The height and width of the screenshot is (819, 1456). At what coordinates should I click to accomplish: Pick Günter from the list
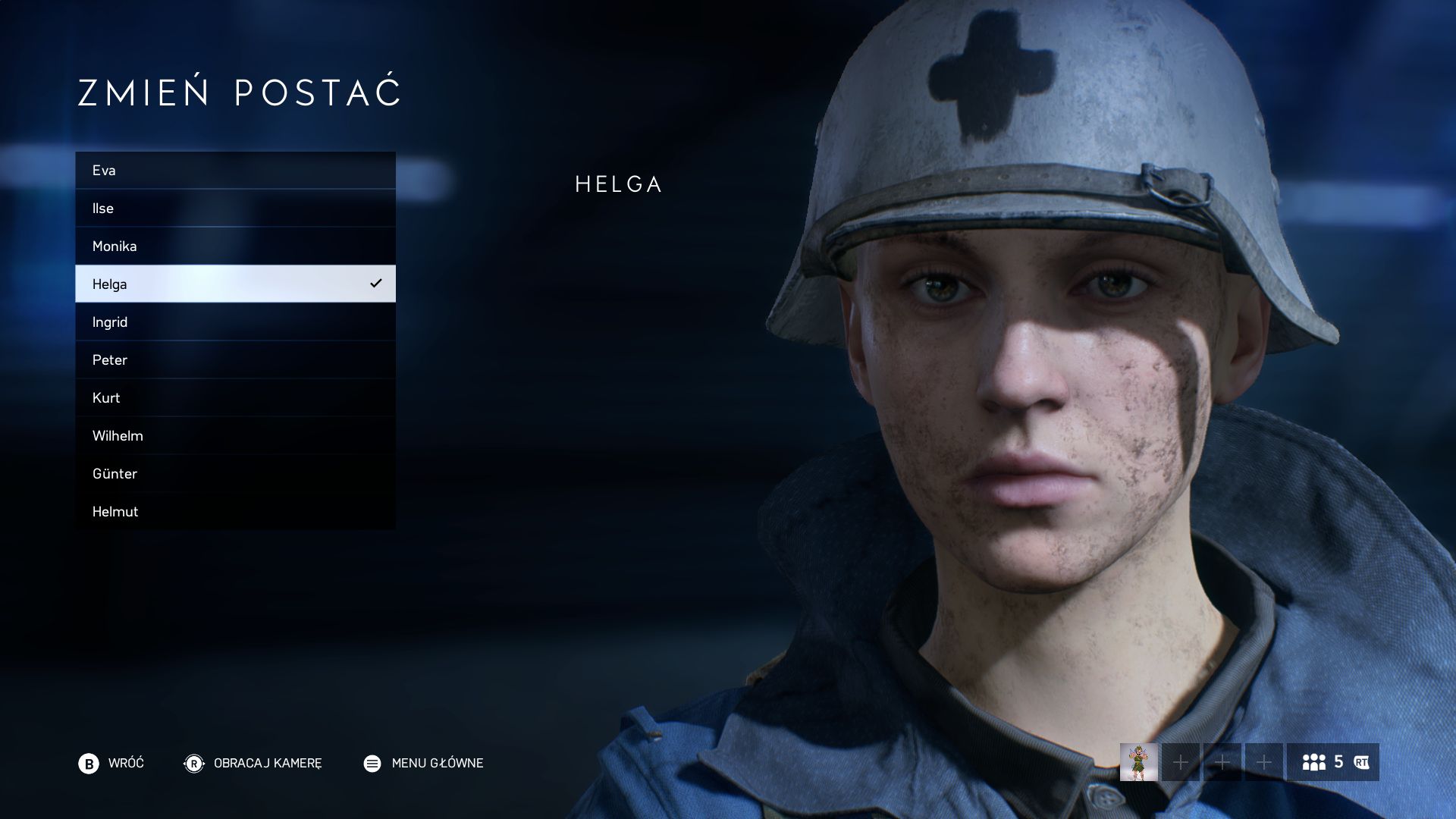(235, 474)
